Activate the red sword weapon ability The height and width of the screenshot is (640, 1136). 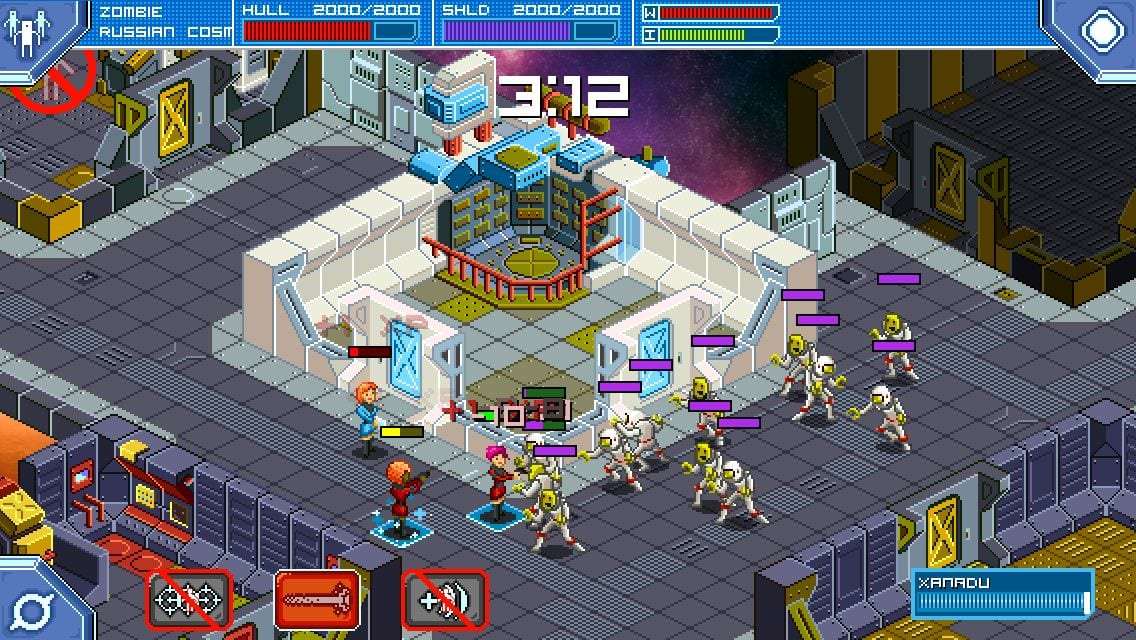317,600
